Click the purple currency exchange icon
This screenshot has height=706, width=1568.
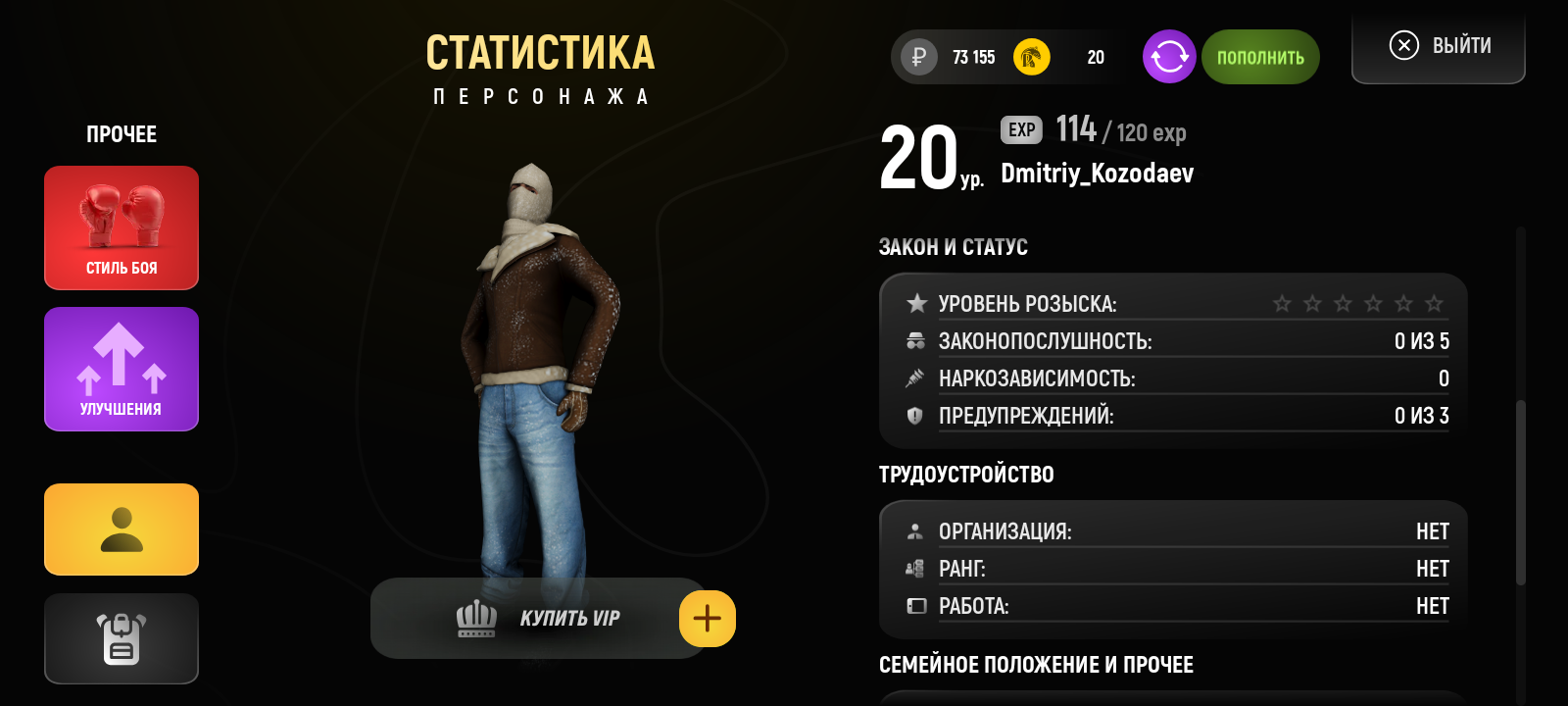[1168, 57]
